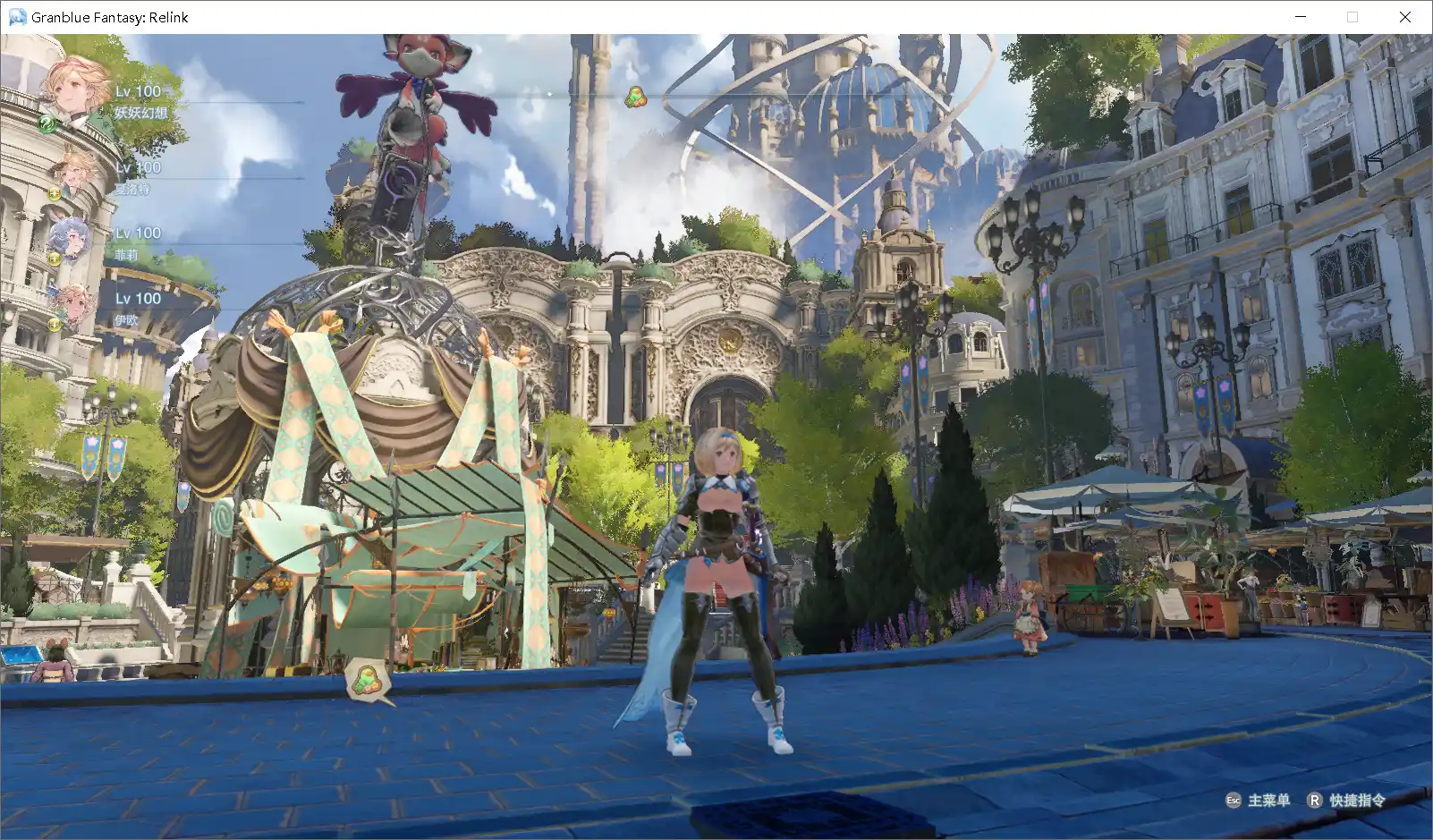Click the Lv 100 text beside 妖妖幻想
1433x840 pixels.
(x=137, y=92)
